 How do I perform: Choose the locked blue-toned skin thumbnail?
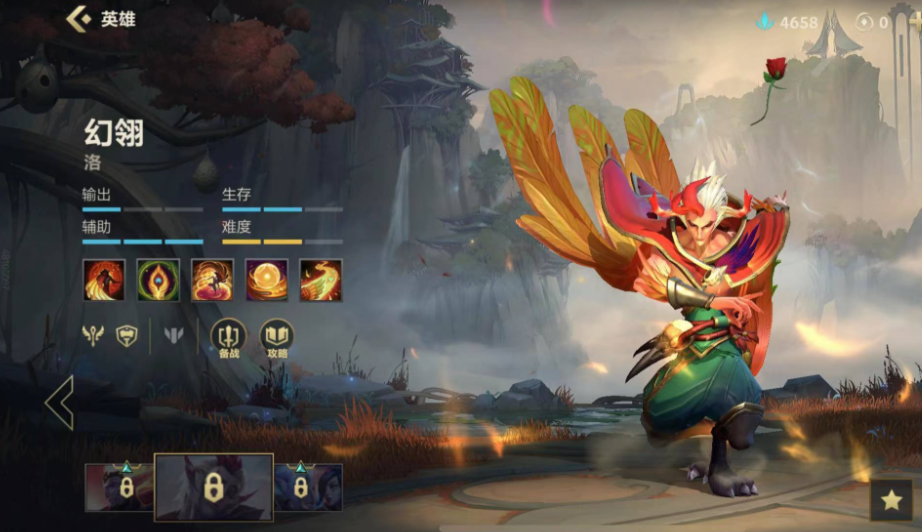click(x=308, y=488)
